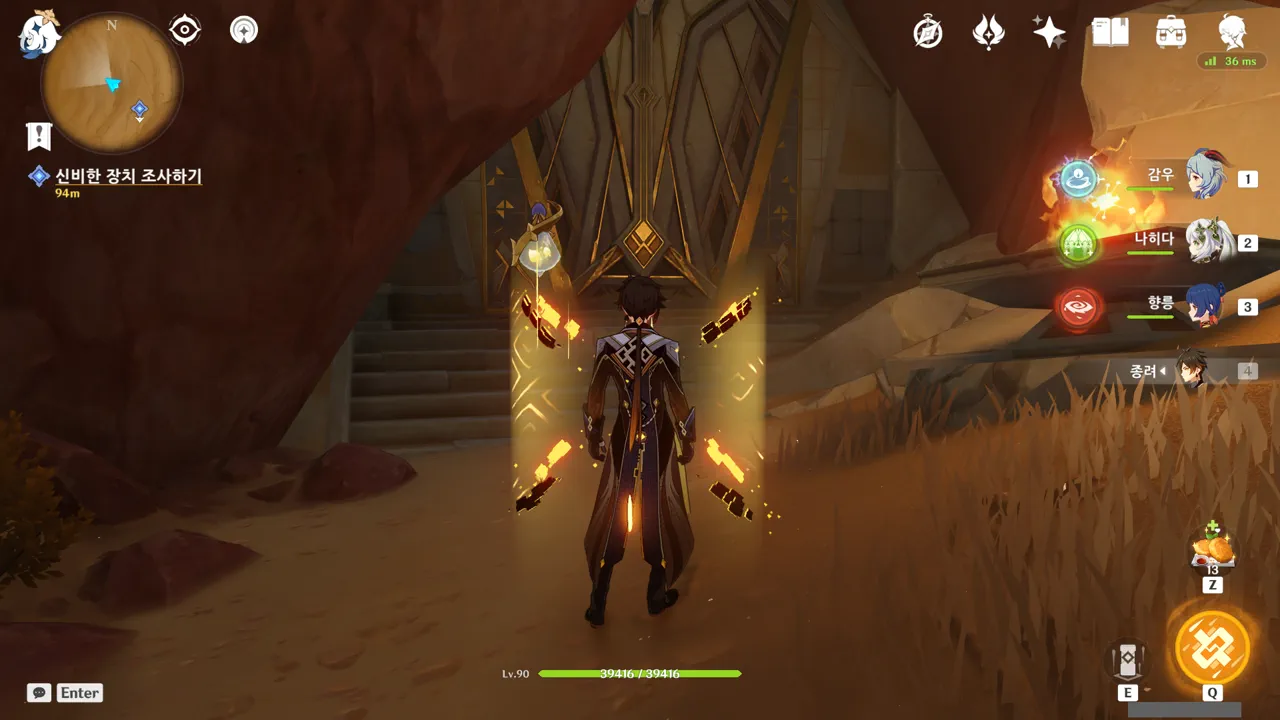The image size is (1280, 720).
Task: Click the eye-shaped icon beside the minimap
Action: pos(185,30)
